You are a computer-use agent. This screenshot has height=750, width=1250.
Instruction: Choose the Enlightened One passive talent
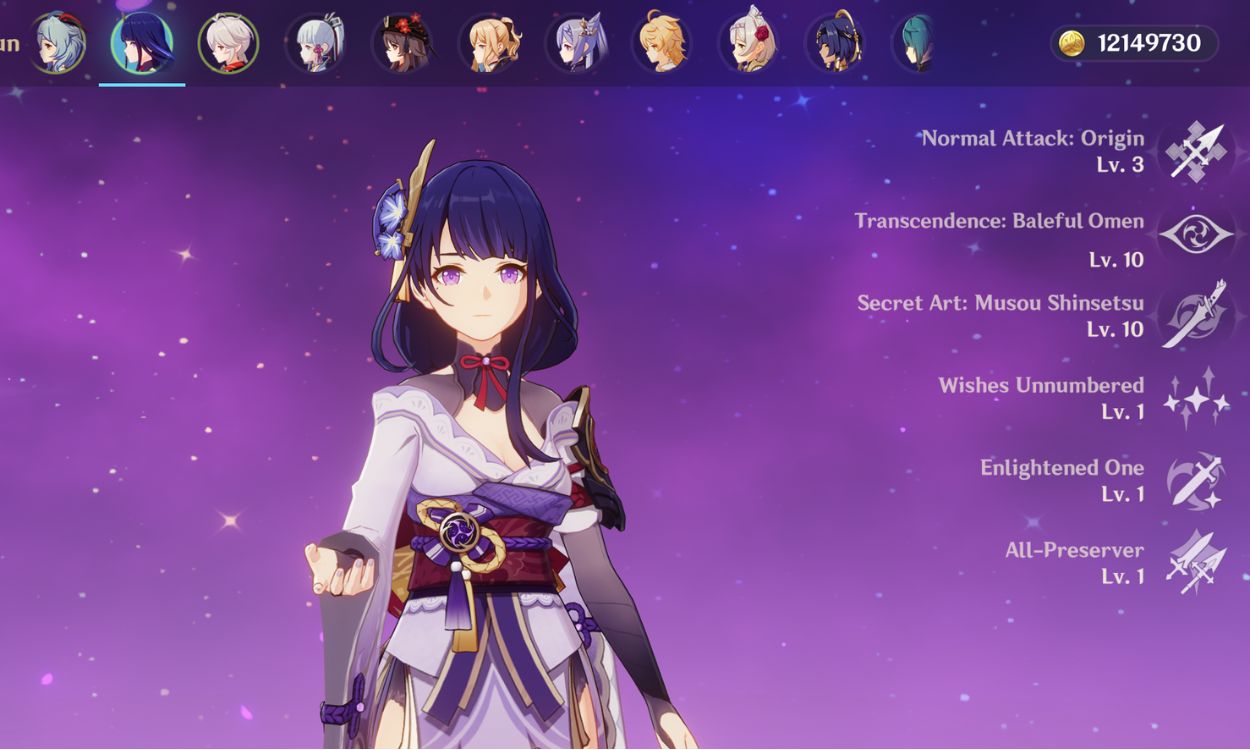point(1195,481)
